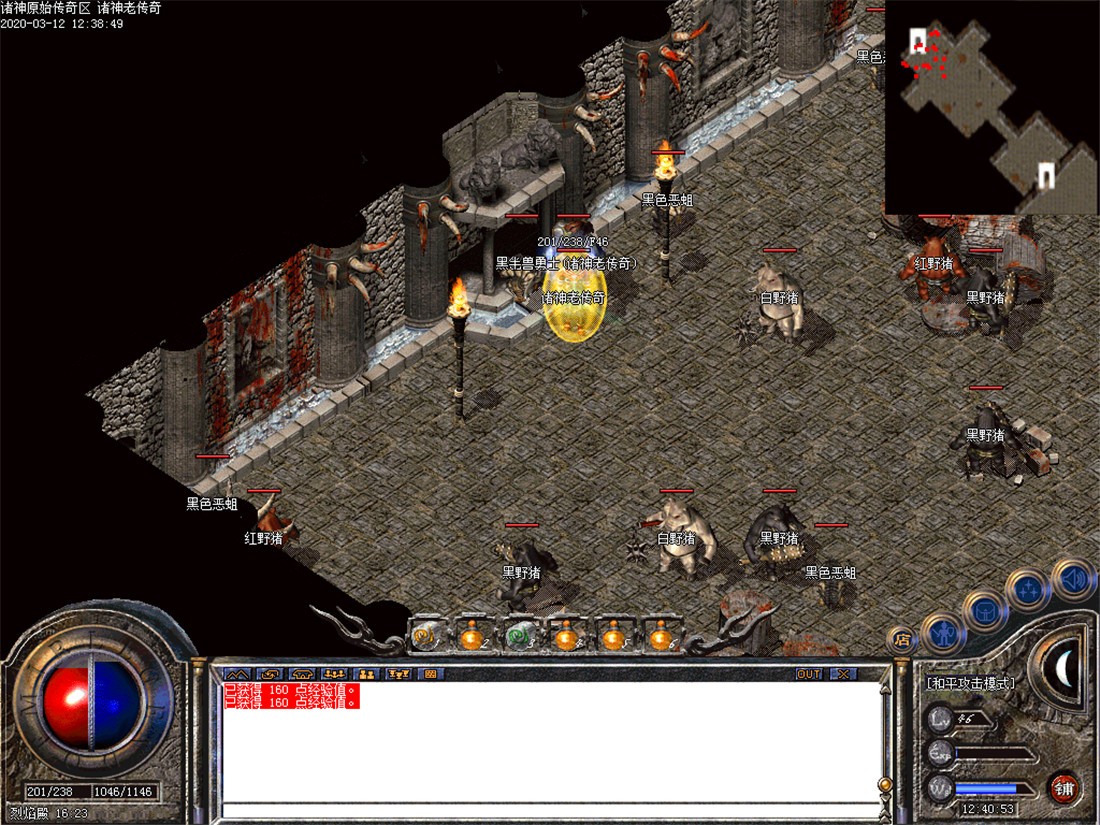Screen dimensions: 1100x825
Task: Focus the chat input line below messages
Action: (550, 810)
